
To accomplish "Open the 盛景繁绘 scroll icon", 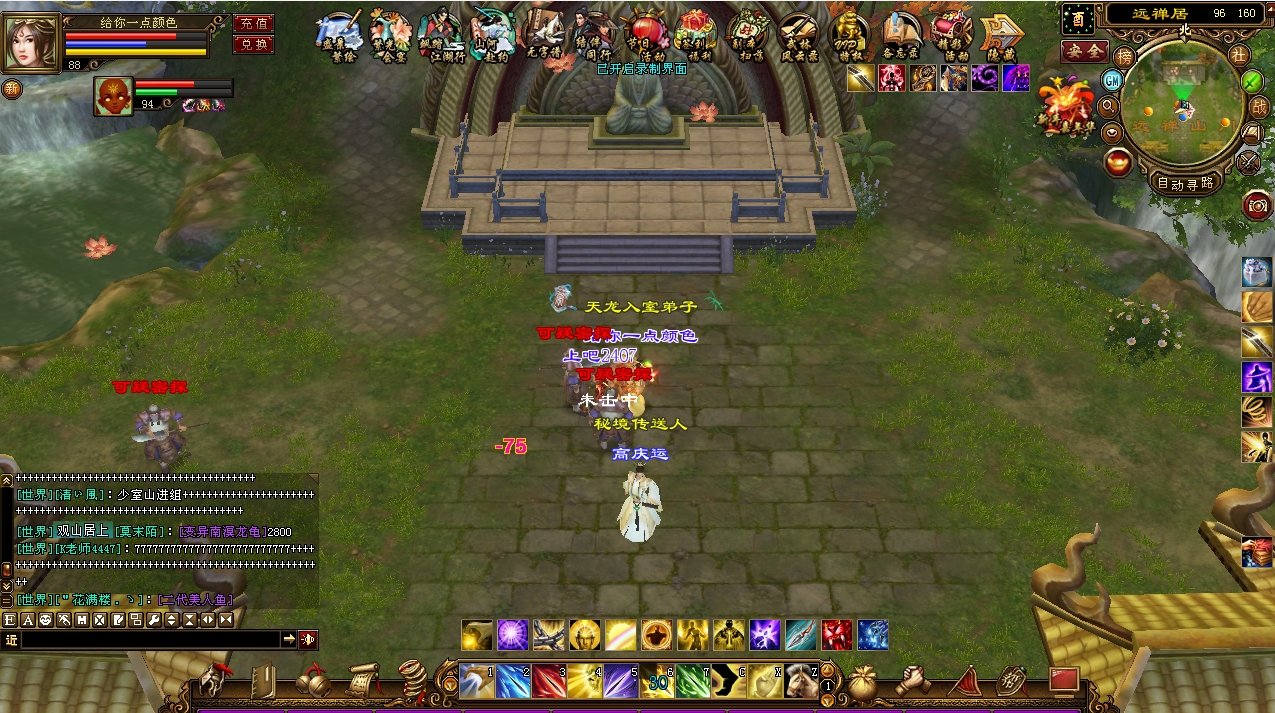I will click(x=340, y=35).
